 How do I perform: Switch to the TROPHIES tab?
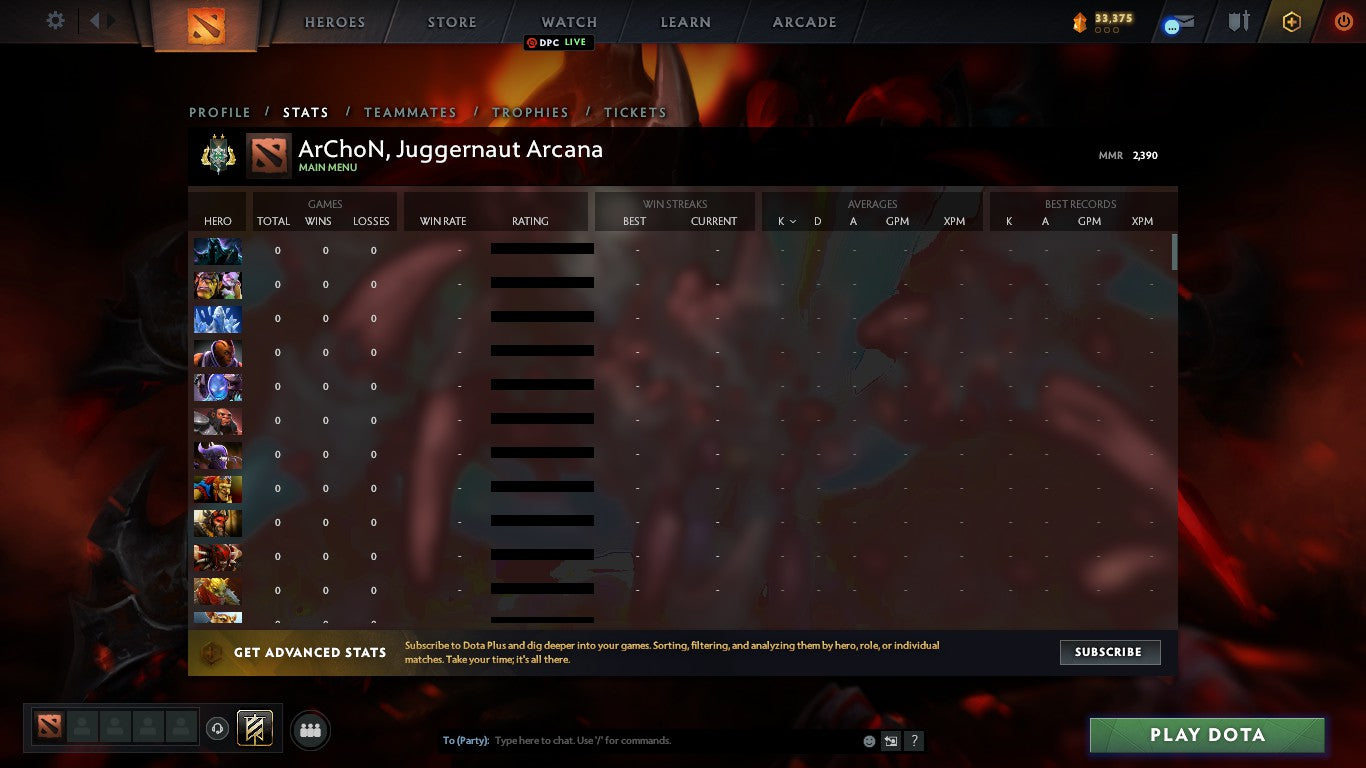(531, 112)
